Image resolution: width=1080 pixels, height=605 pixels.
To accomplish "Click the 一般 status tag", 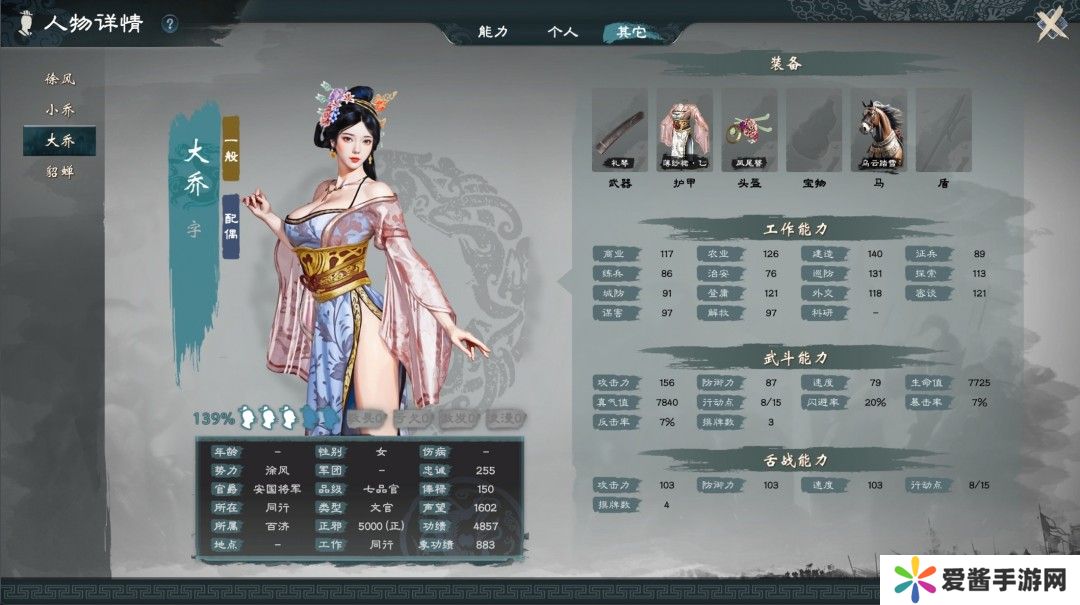I will pos(231,147).
